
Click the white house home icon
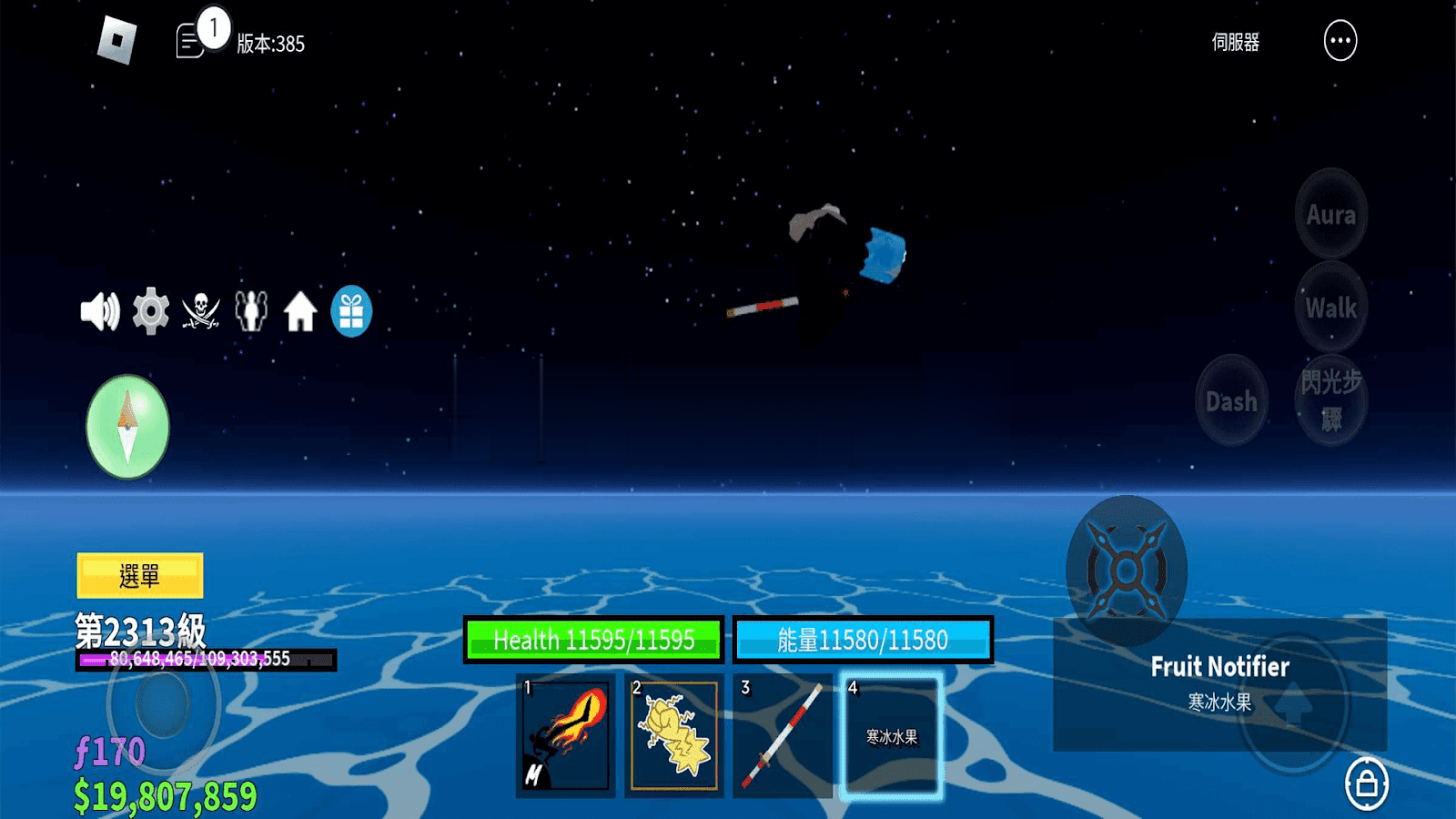coord(300,312)
